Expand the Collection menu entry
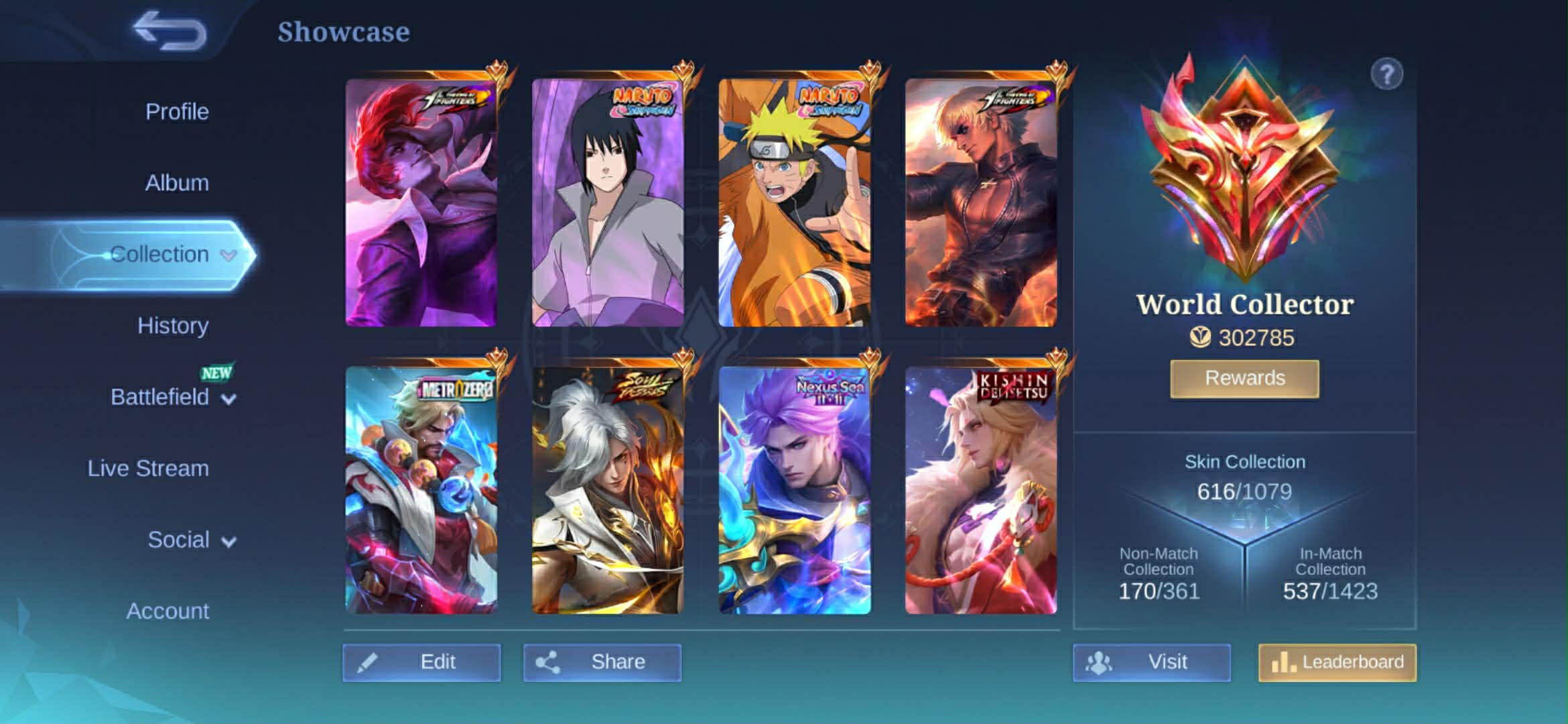Viewport: 1568px width, 724px height. click(161, 255)
